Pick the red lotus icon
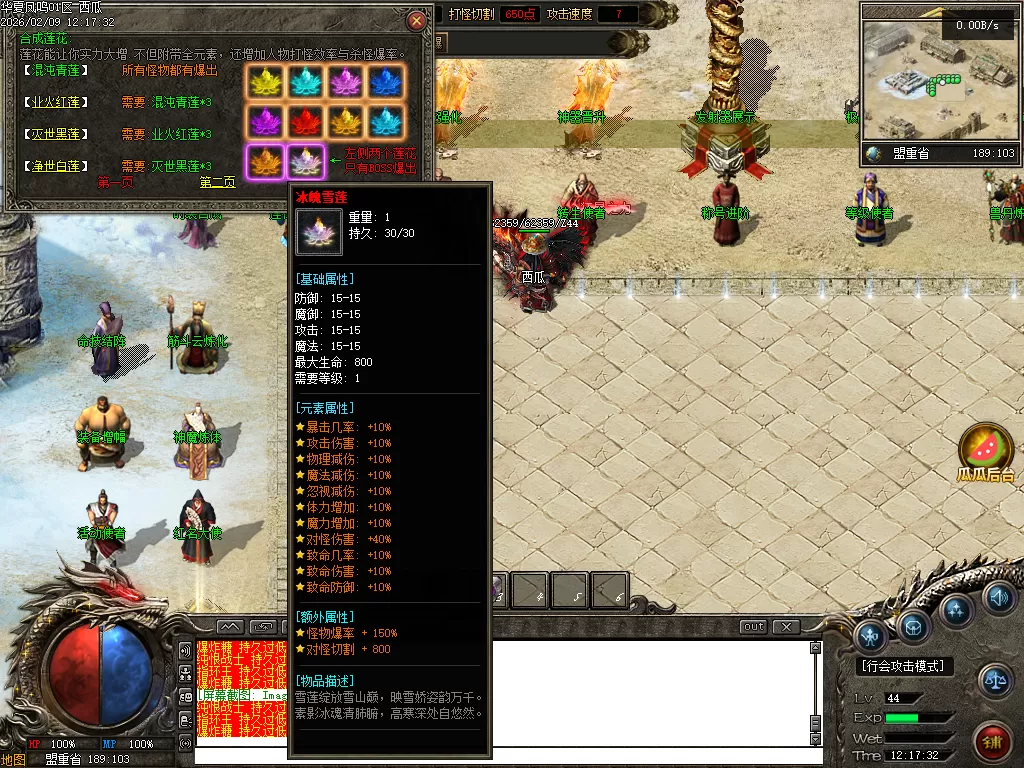 pyautogui.click(x=305, y=122)
